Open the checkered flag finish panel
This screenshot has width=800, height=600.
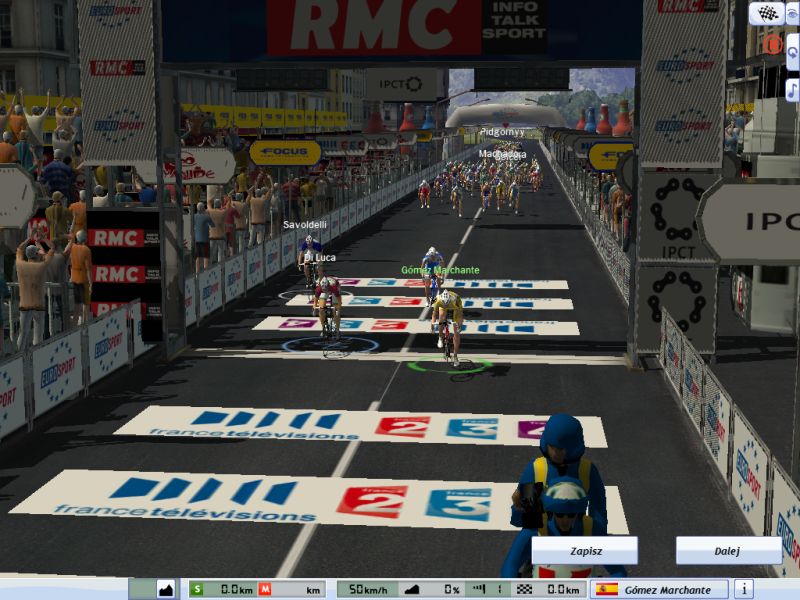click(x=767, y=13)
